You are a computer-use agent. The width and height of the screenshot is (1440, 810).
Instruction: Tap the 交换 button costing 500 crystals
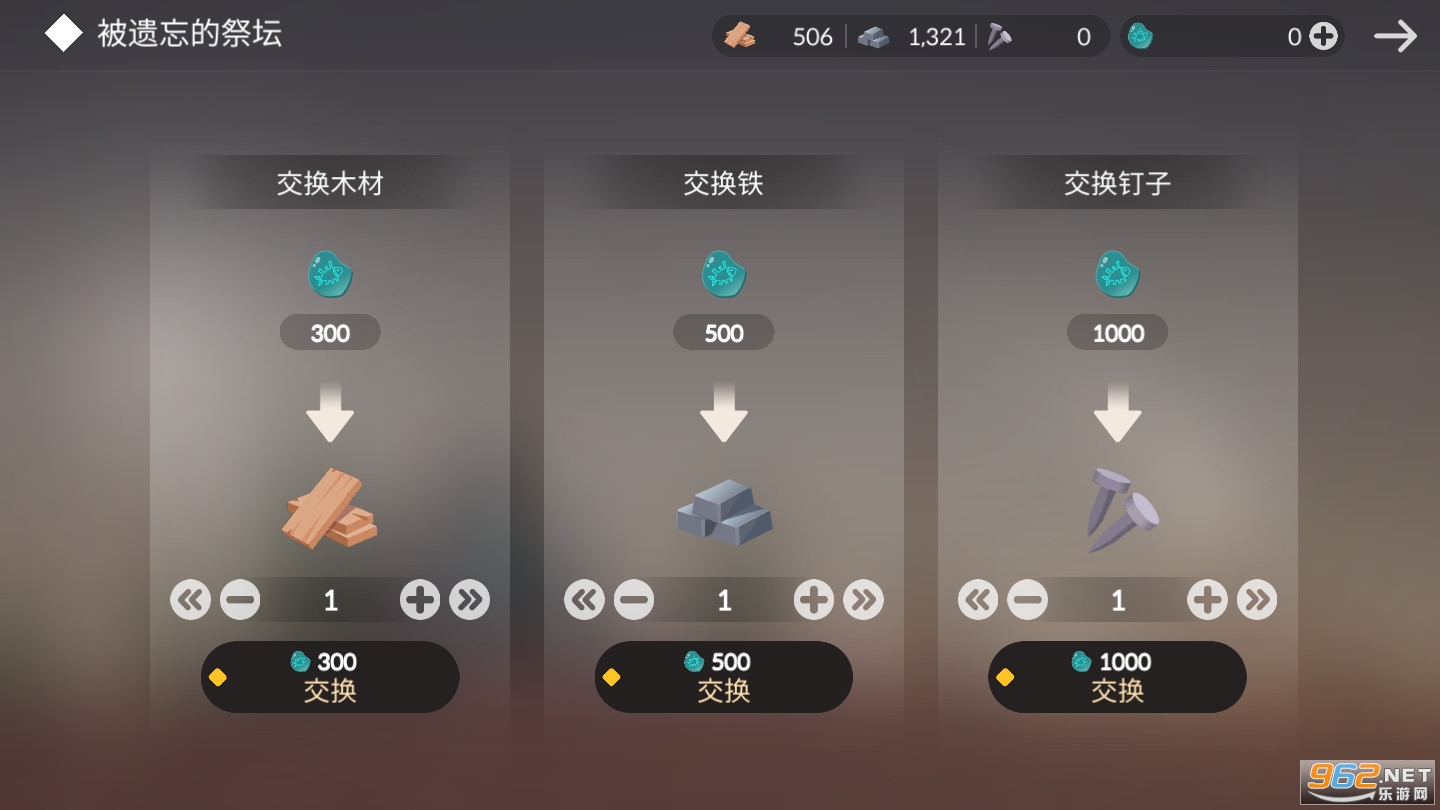click(x=723, y=677)
